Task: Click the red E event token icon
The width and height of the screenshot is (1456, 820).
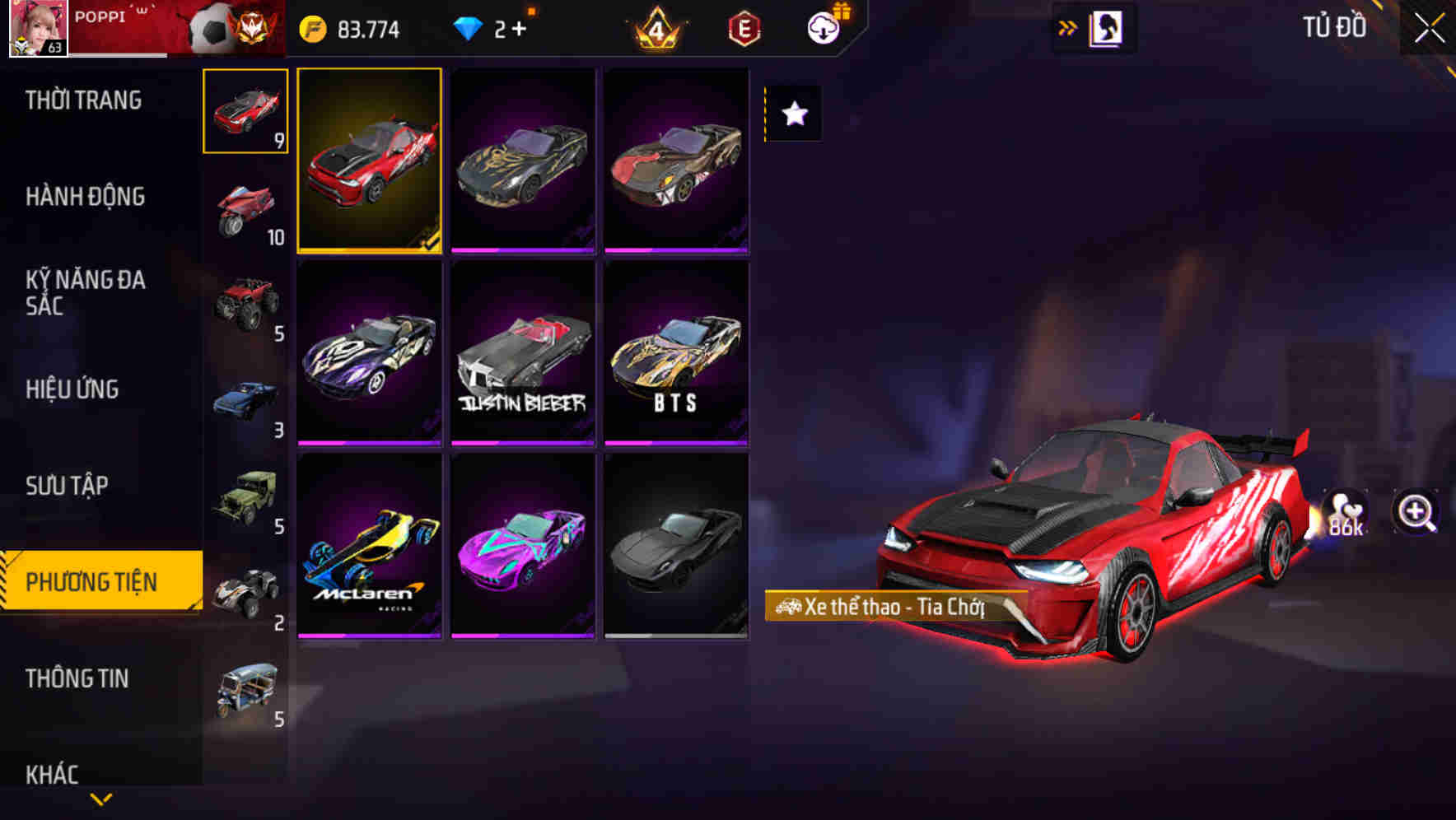Action: coord(744,27)
